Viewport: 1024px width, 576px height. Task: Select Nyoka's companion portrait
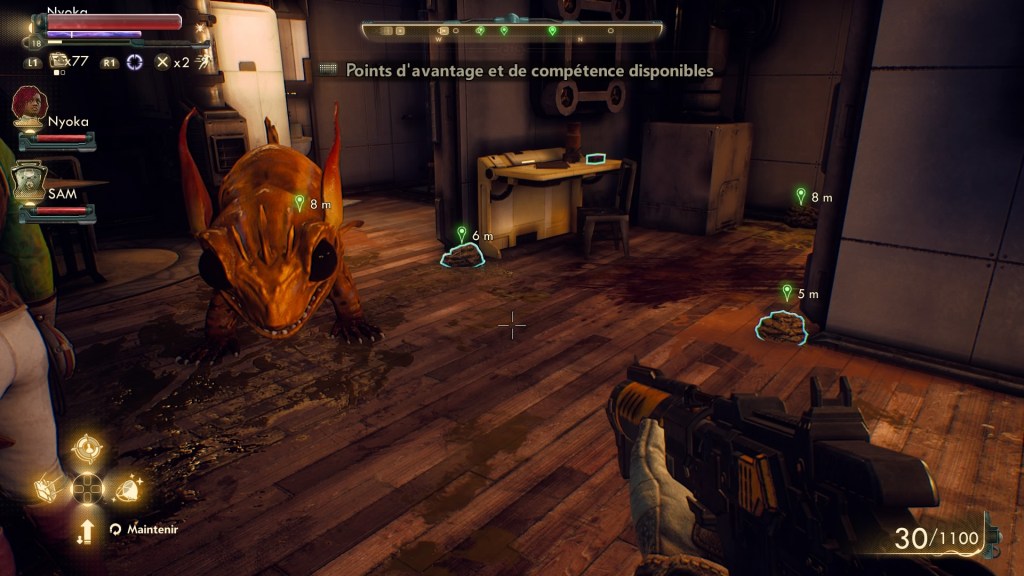coord(31,105)
